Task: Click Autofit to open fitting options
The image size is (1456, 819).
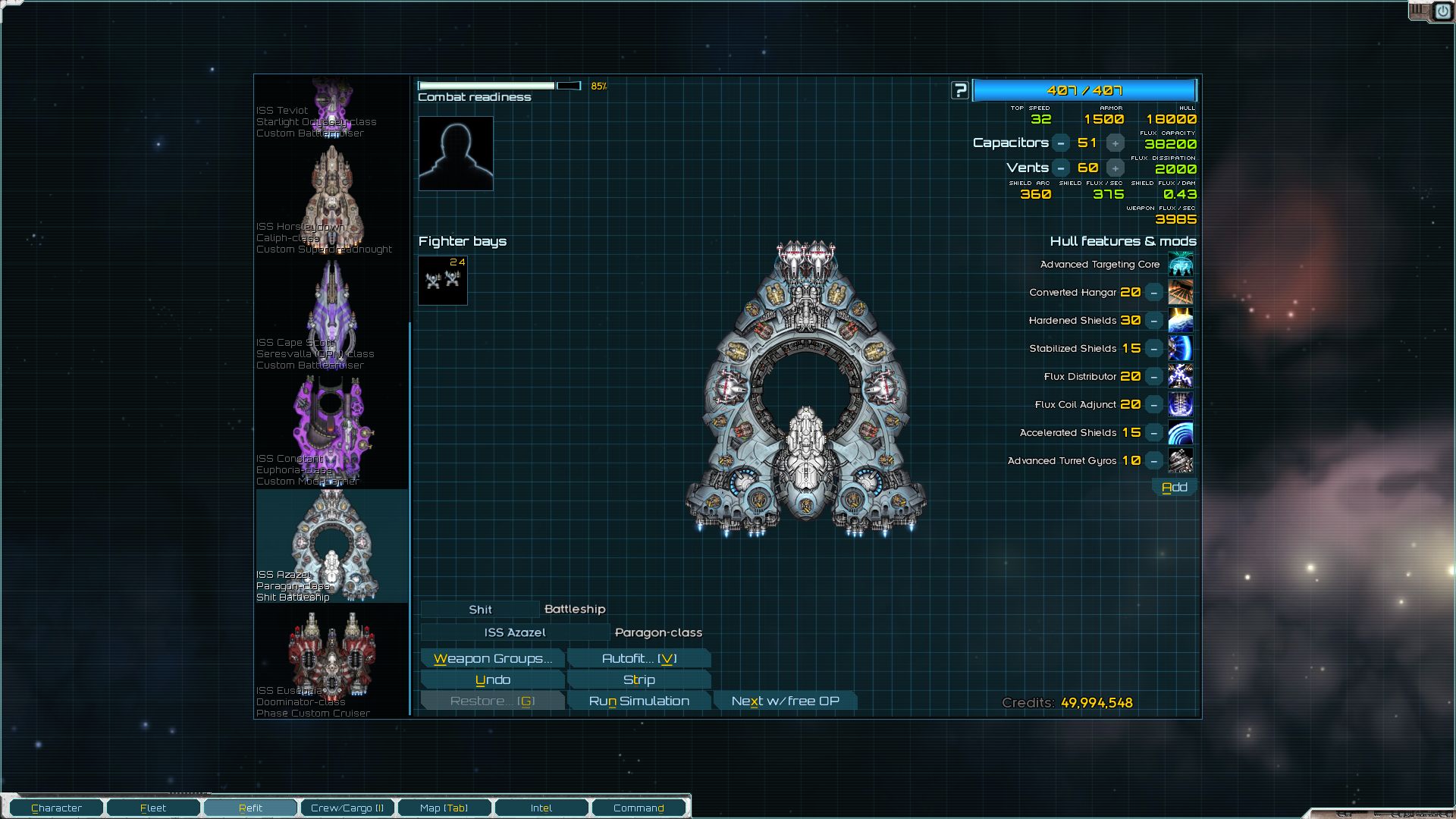Action: [x=639, y=658]
